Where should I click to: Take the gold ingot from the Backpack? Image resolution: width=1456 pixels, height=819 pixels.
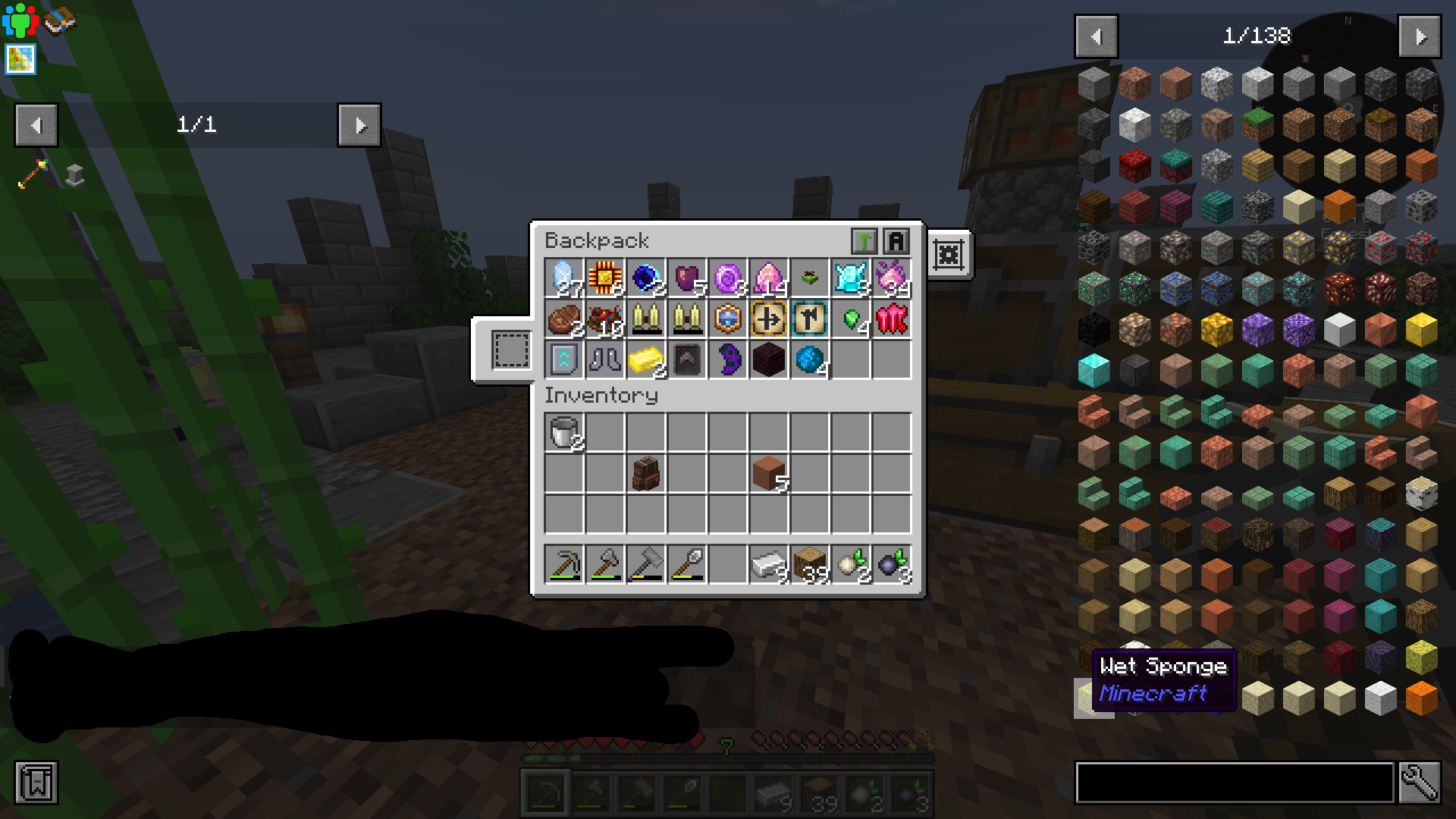[x=645, y=359]
